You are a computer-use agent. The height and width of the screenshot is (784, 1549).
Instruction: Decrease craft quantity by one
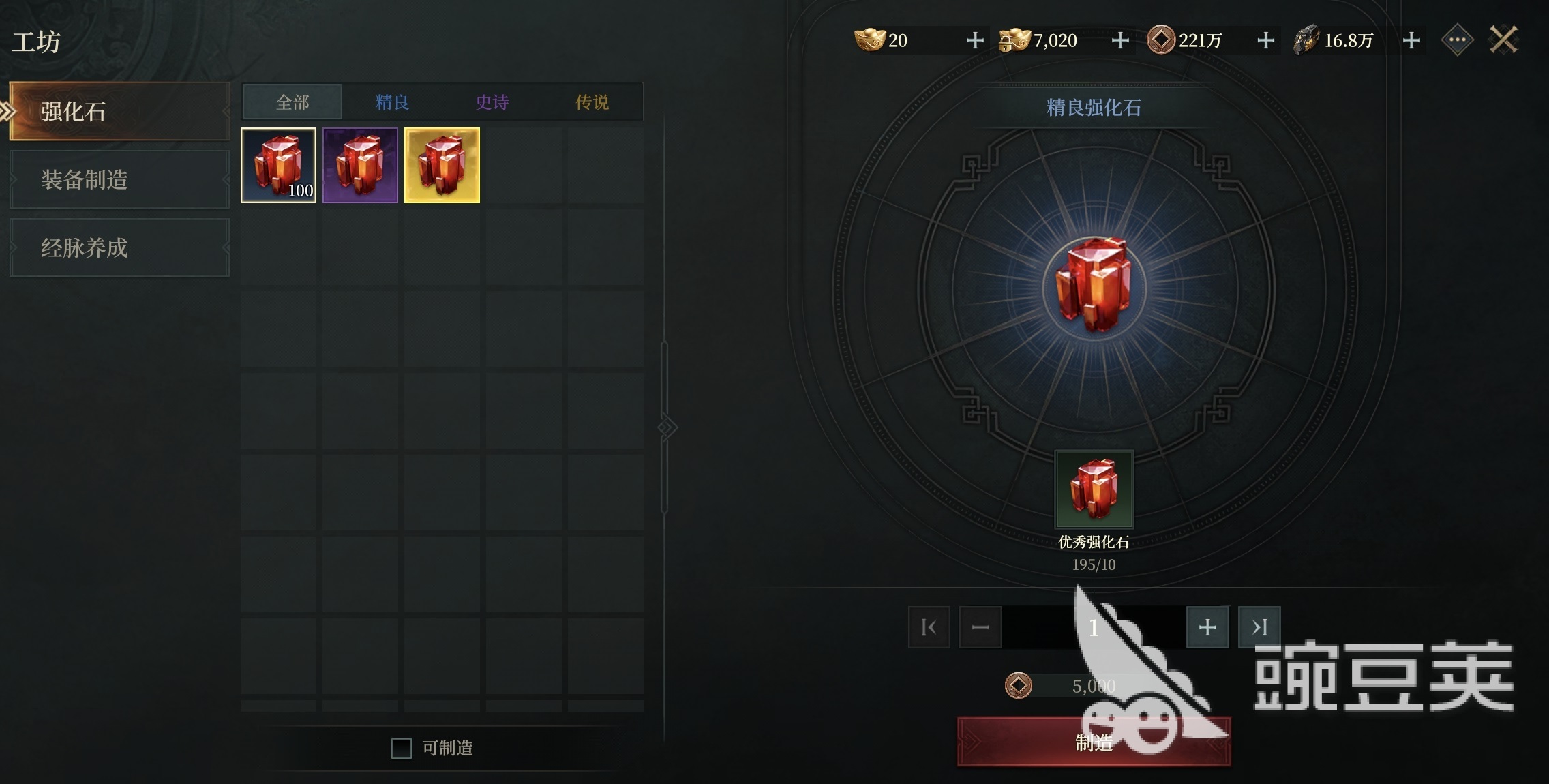[980, 627]
